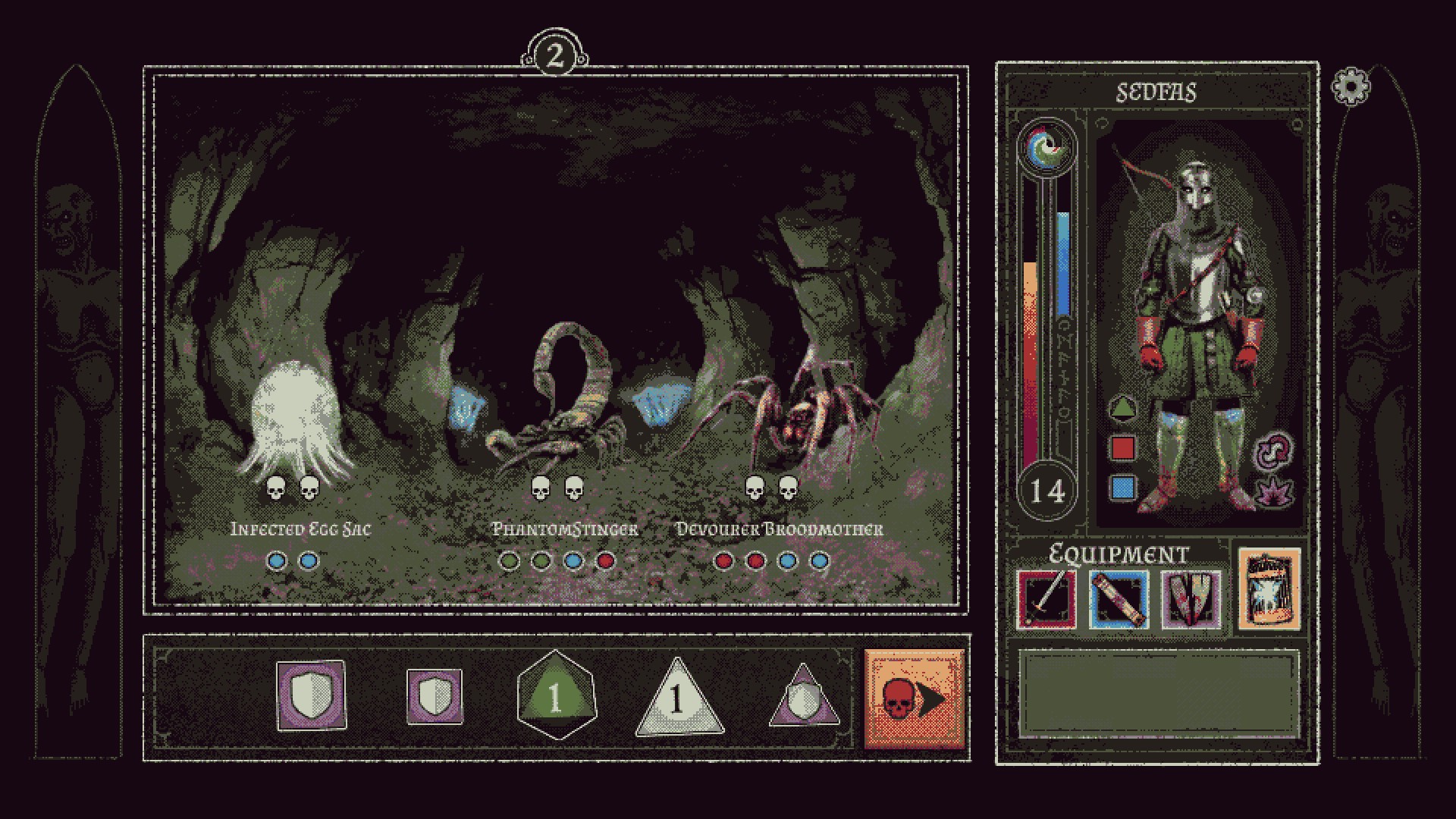Viewport: 1456px width, 819px height.
Task: Select the sword equipment slot
Action: (1046, 600)
